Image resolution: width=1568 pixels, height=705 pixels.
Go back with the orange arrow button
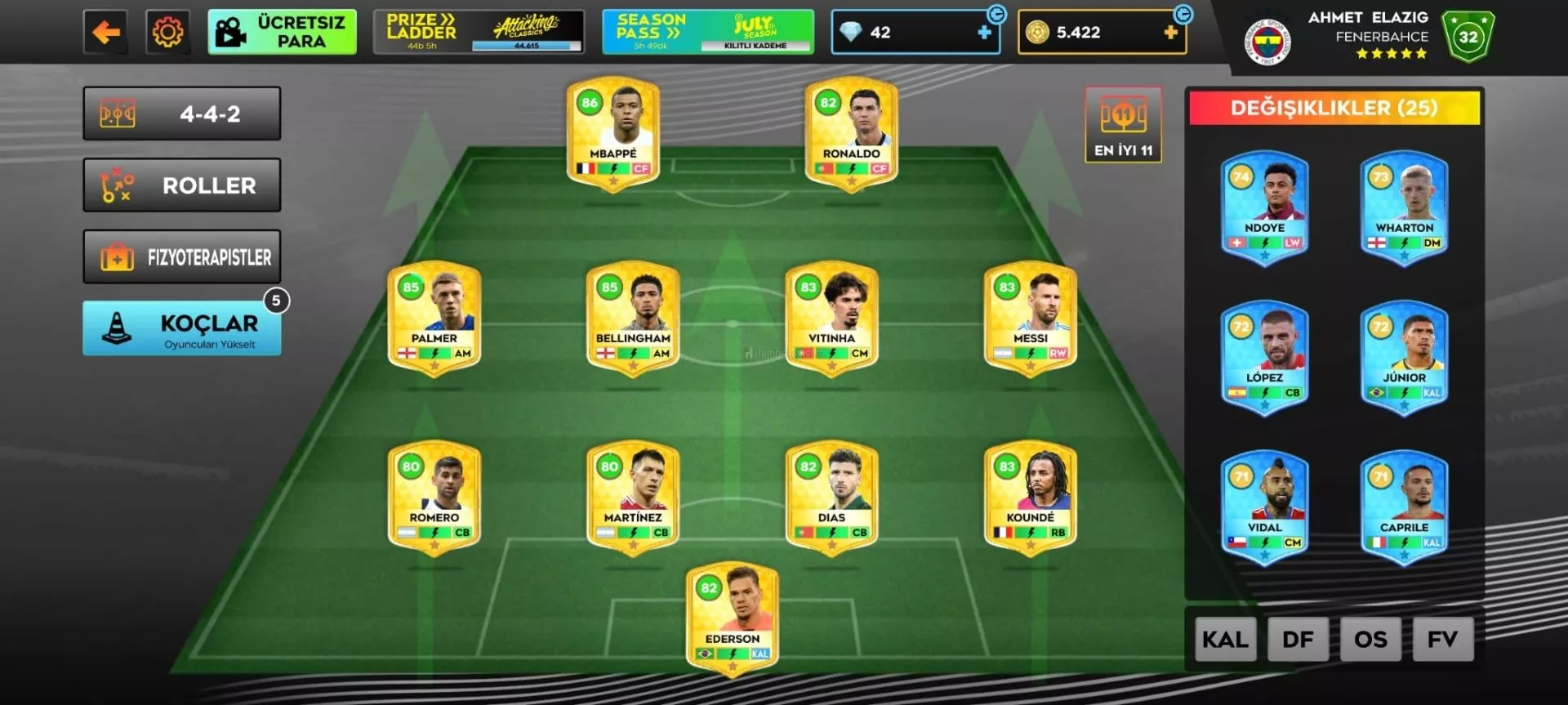click(105, 33)
